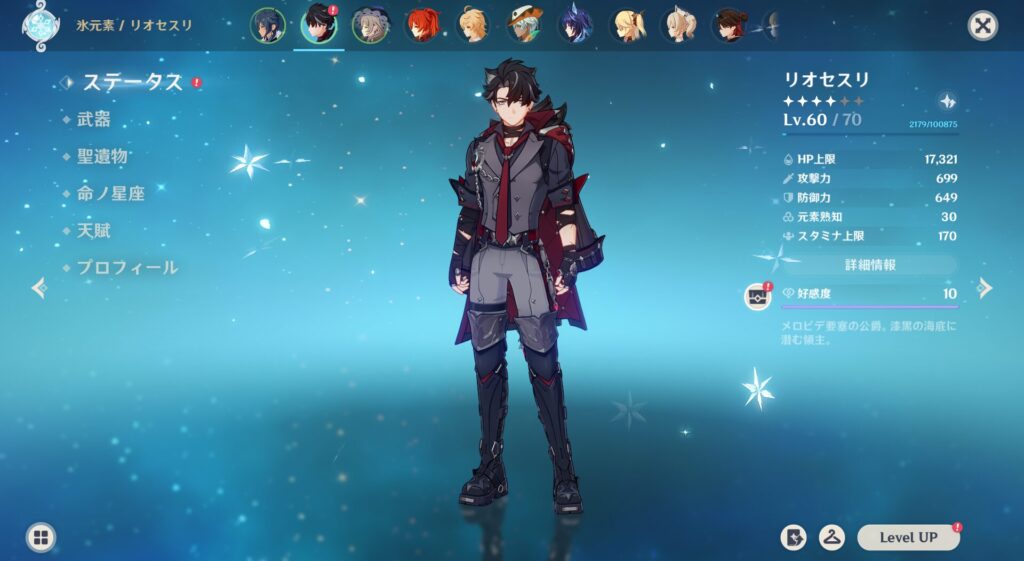
Task: Go to the previous character with left arrow
Action: click(x=39, y=288)
